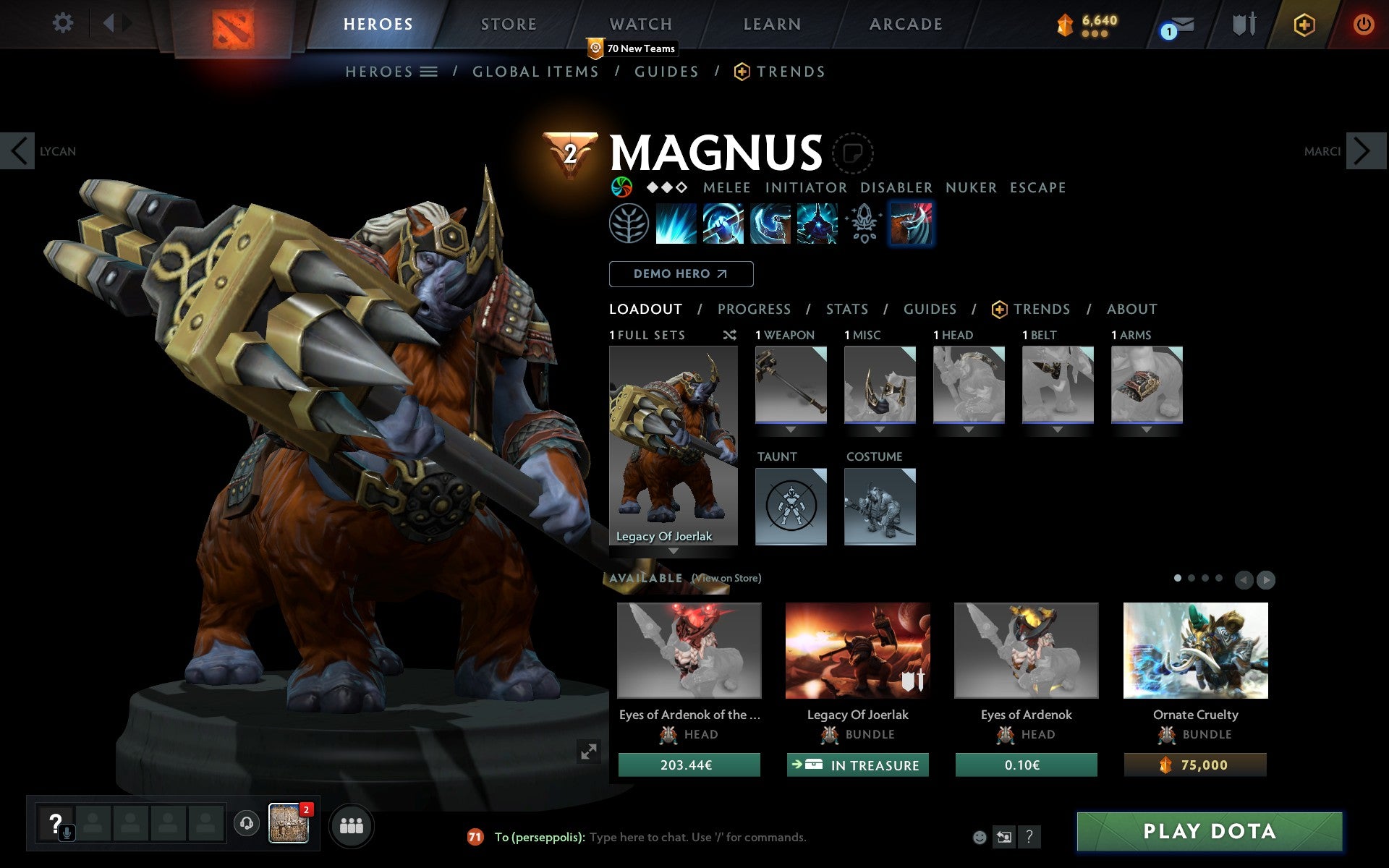Expand the Weapon slot dropdown arrow
The image size is (1389, 868).
pyautogui.click(x=790, y=428)
